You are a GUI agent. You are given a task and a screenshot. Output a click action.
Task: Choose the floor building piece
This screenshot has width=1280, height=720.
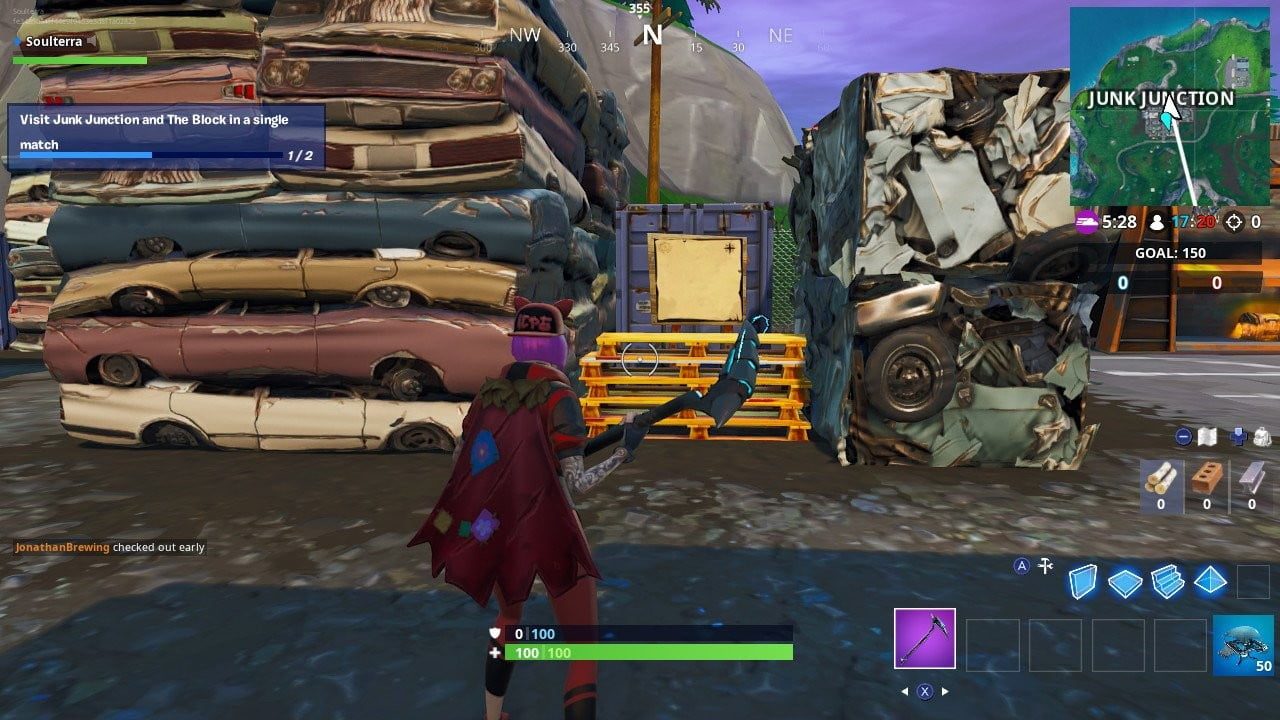[x=1125, y=582]
